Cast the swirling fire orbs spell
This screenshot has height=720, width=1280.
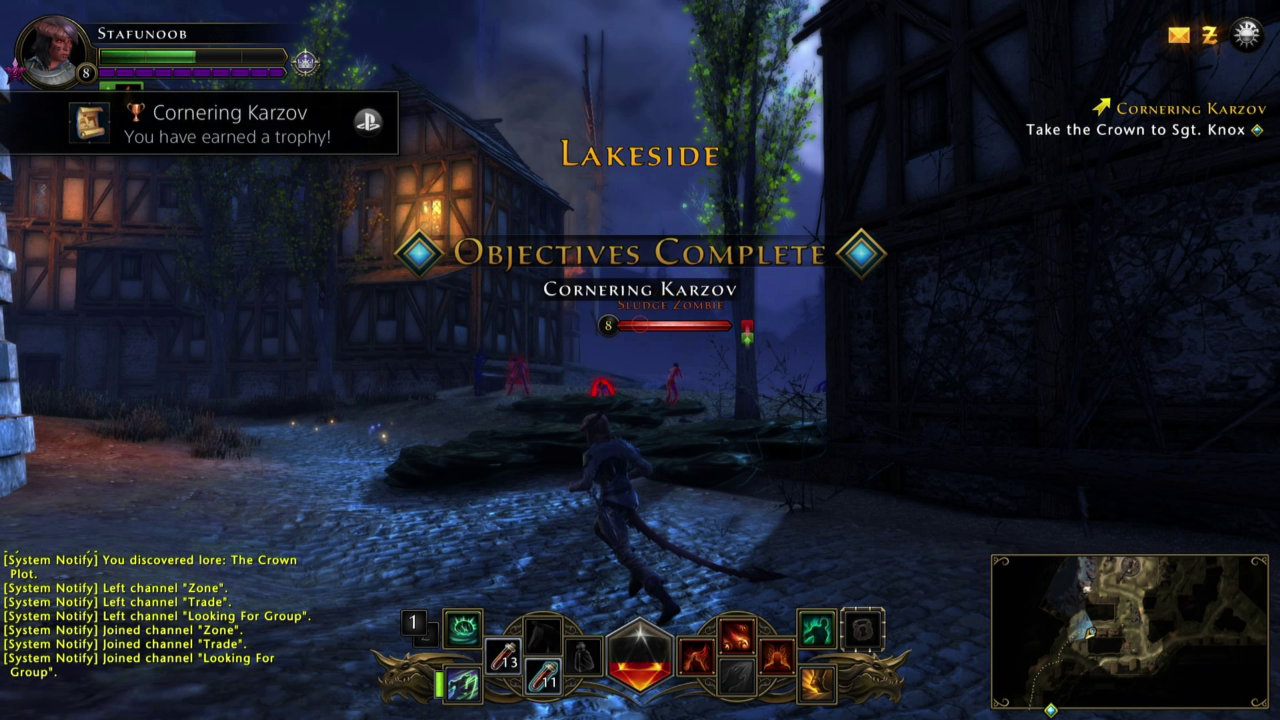pyautogui.click(x=737, y=637)
